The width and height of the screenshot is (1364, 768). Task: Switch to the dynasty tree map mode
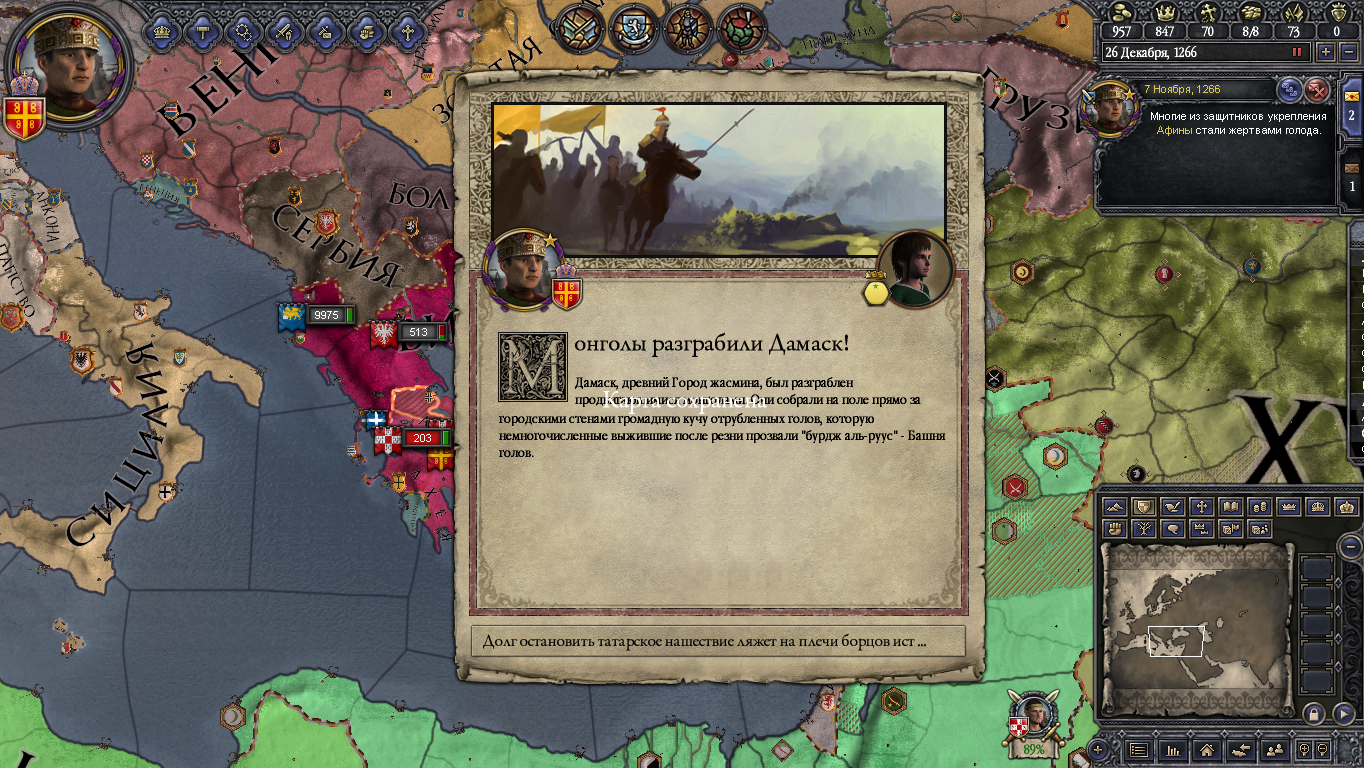pyautogui.click(x=1143, y=529)
